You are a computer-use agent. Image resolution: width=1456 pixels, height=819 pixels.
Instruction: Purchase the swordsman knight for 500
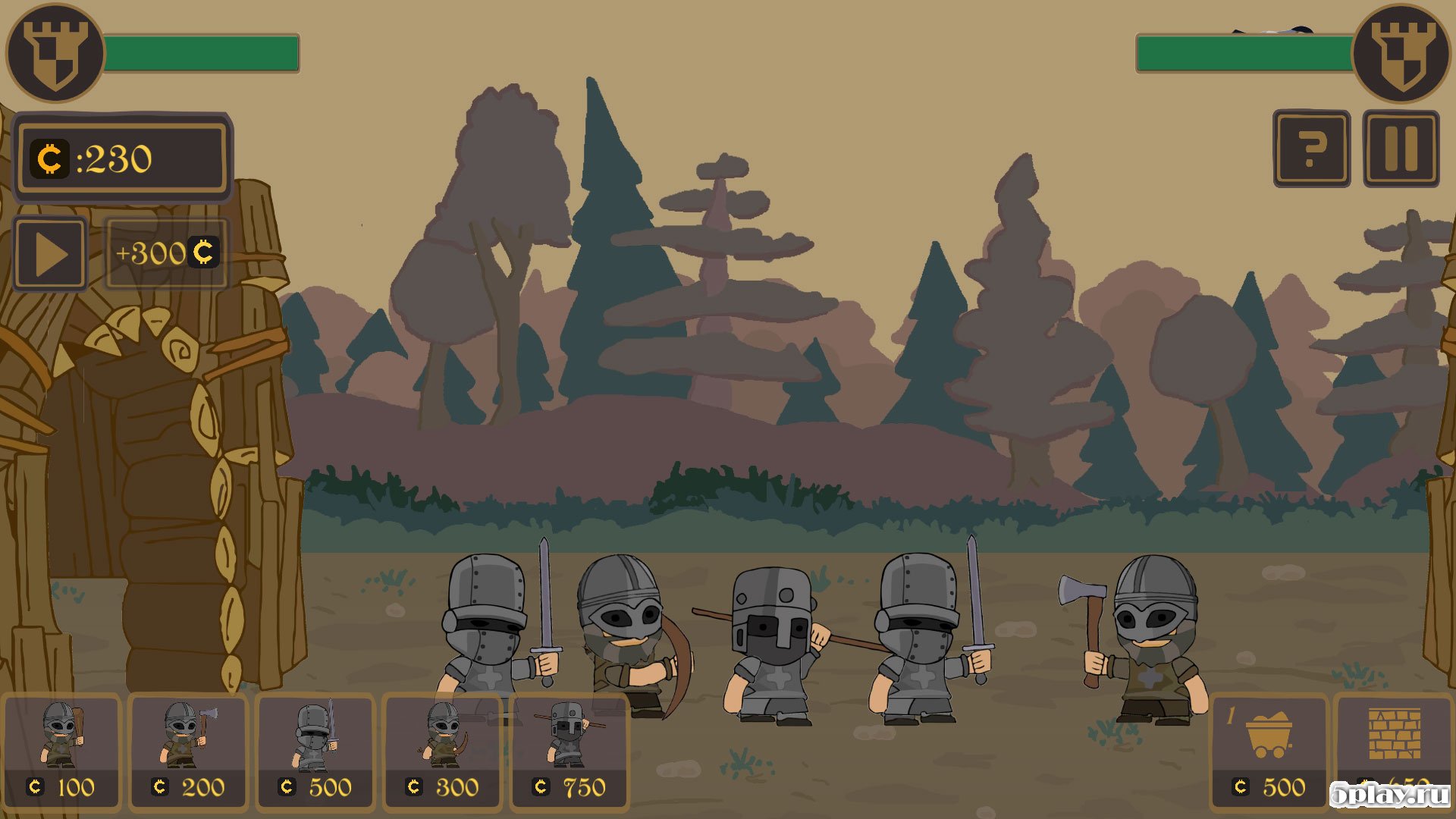click(316, 751)
